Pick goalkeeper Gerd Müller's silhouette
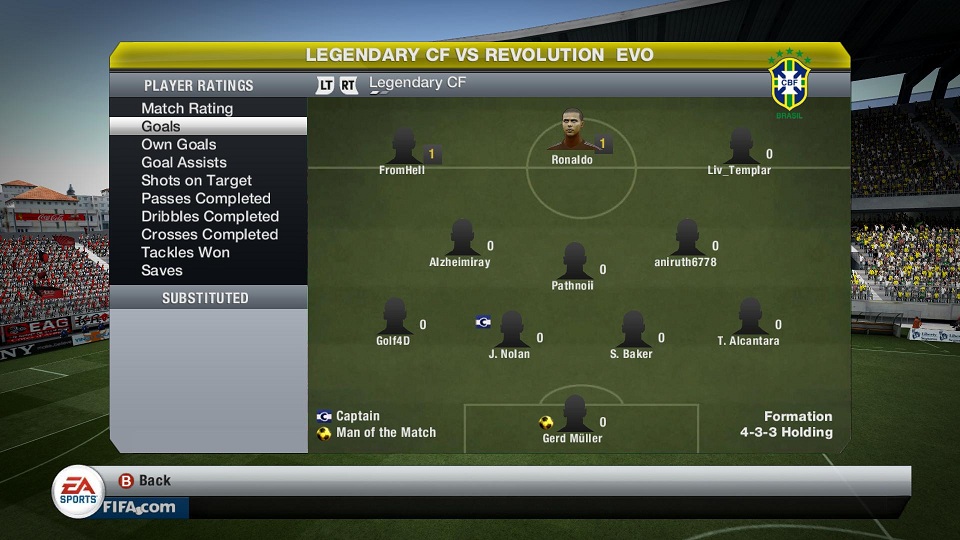The height and width of the screenshot is (540, 960). [x=574, y=414]
